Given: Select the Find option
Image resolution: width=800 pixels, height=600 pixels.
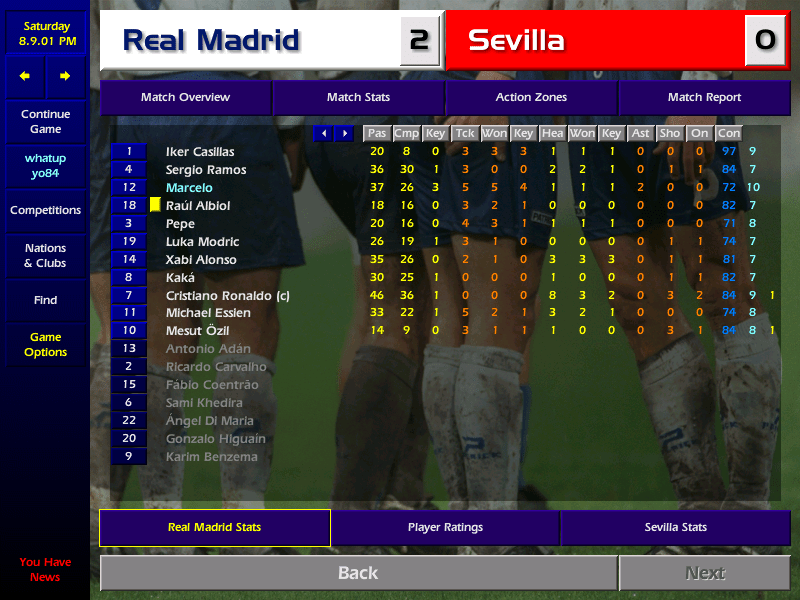Looking at the screenshot, I should click(x=45, y=300).
